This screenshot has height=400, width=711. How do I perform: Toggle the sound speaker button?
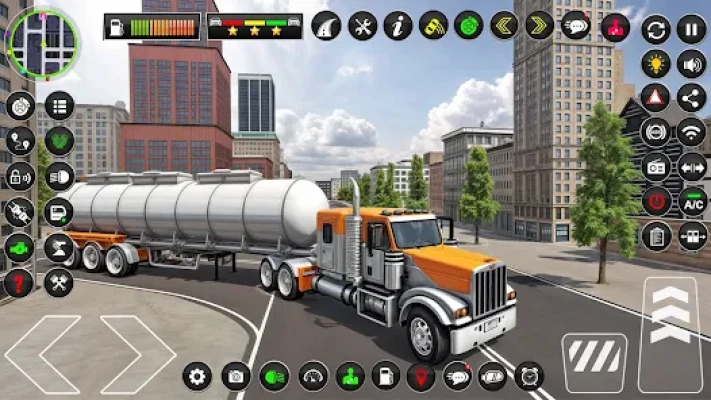(x=691, y=64)
